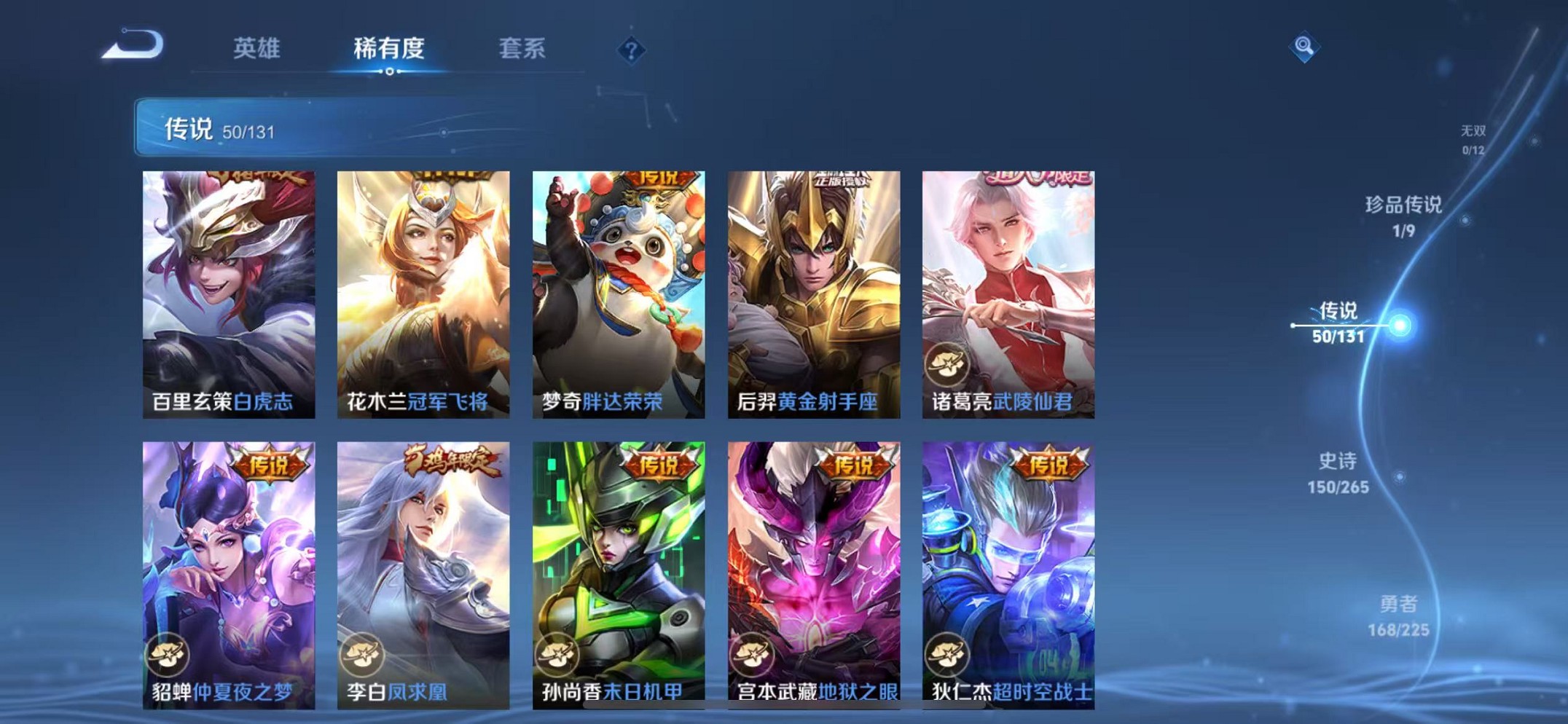
Task: Click the star badge on 李白凤求凰 skin
Action: pyautogui.click(x=363, y=653)
